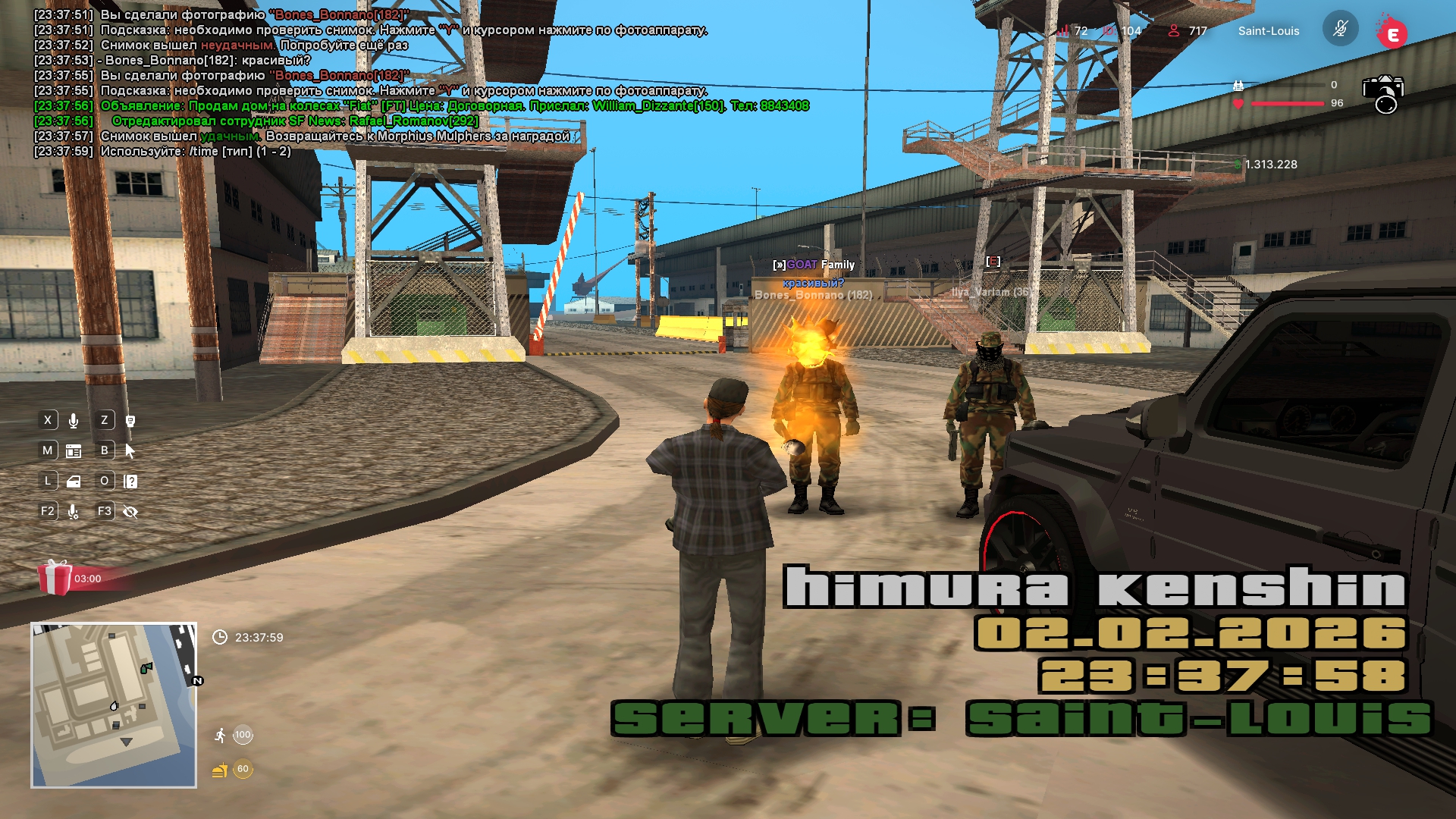1456x819 pixels.
Task: Open the minimap
Action: [114, 705]
